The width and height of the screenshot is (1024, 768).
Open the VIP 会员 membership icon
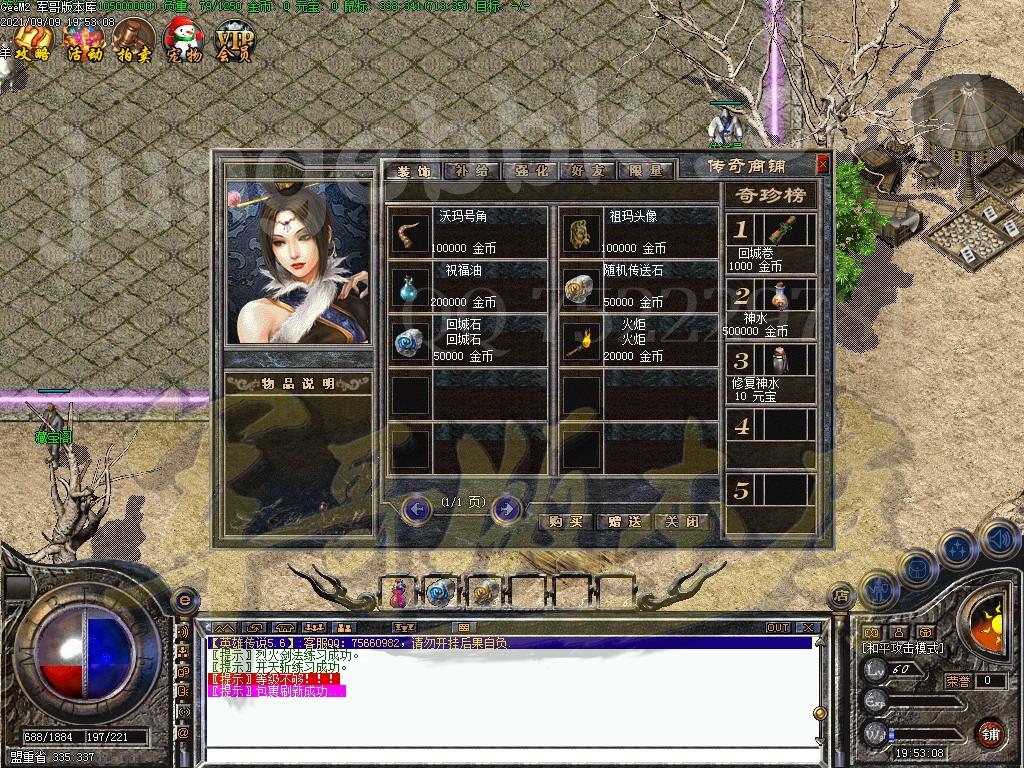tap(236, 42)
